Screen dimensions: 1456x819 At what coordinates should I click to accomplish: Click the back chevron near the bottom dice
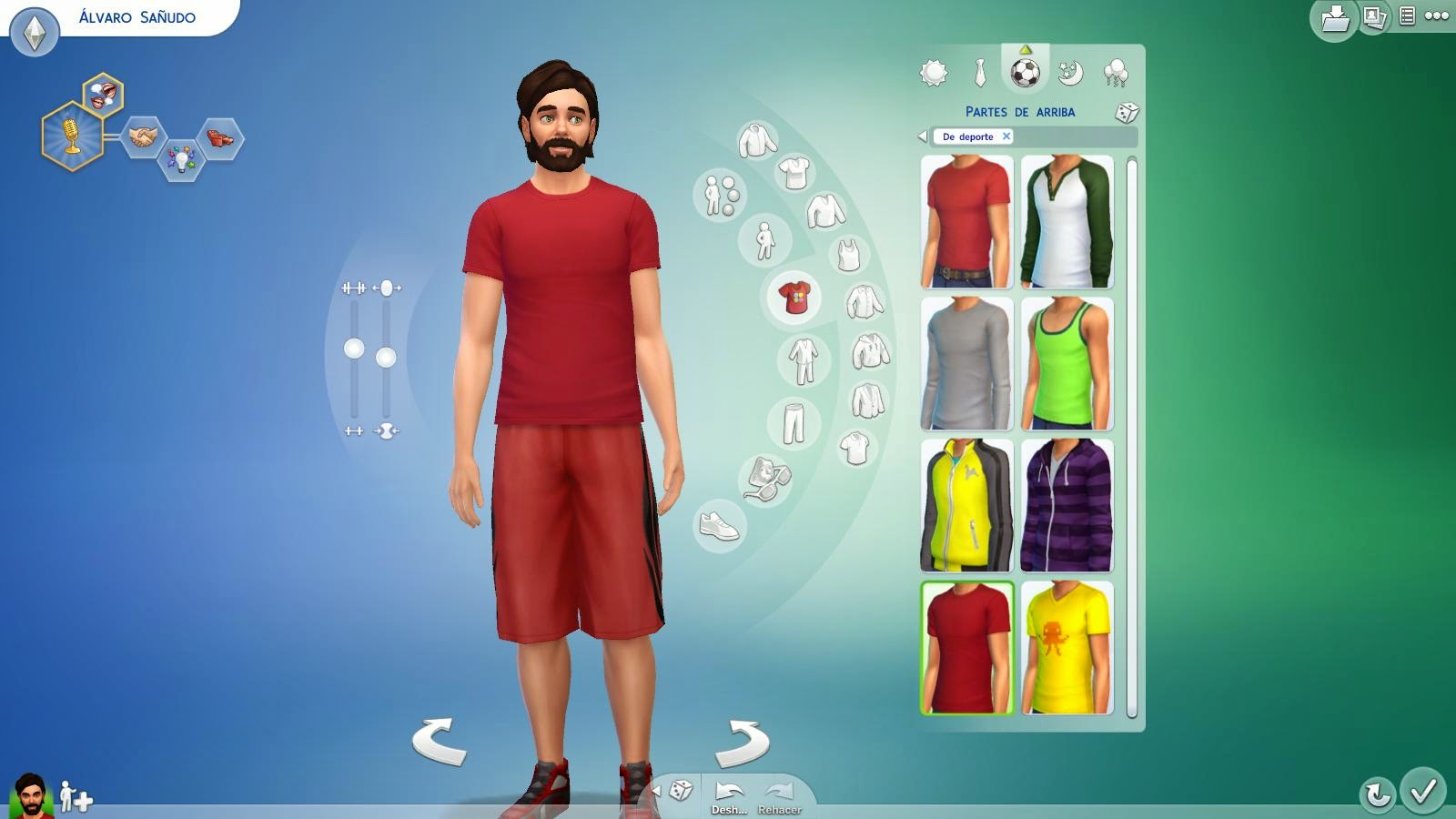(x=658, y=791)
